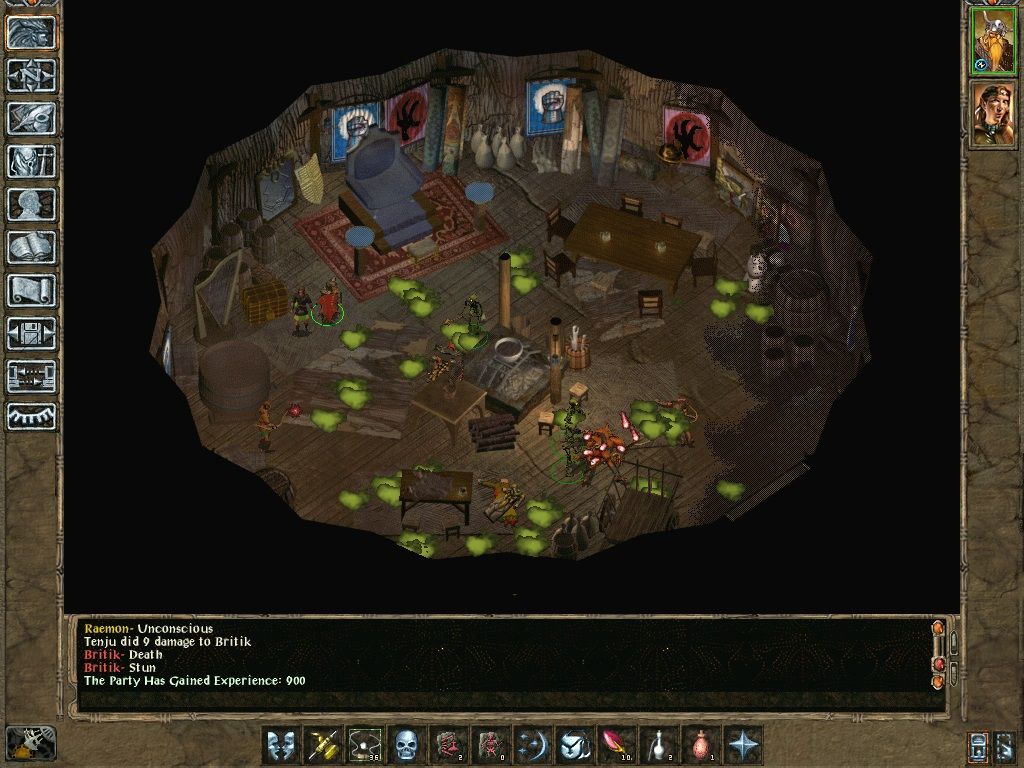This screenshot has width=1024, height=768.
Task: Select the female character portrait
Action: [992, 114]
